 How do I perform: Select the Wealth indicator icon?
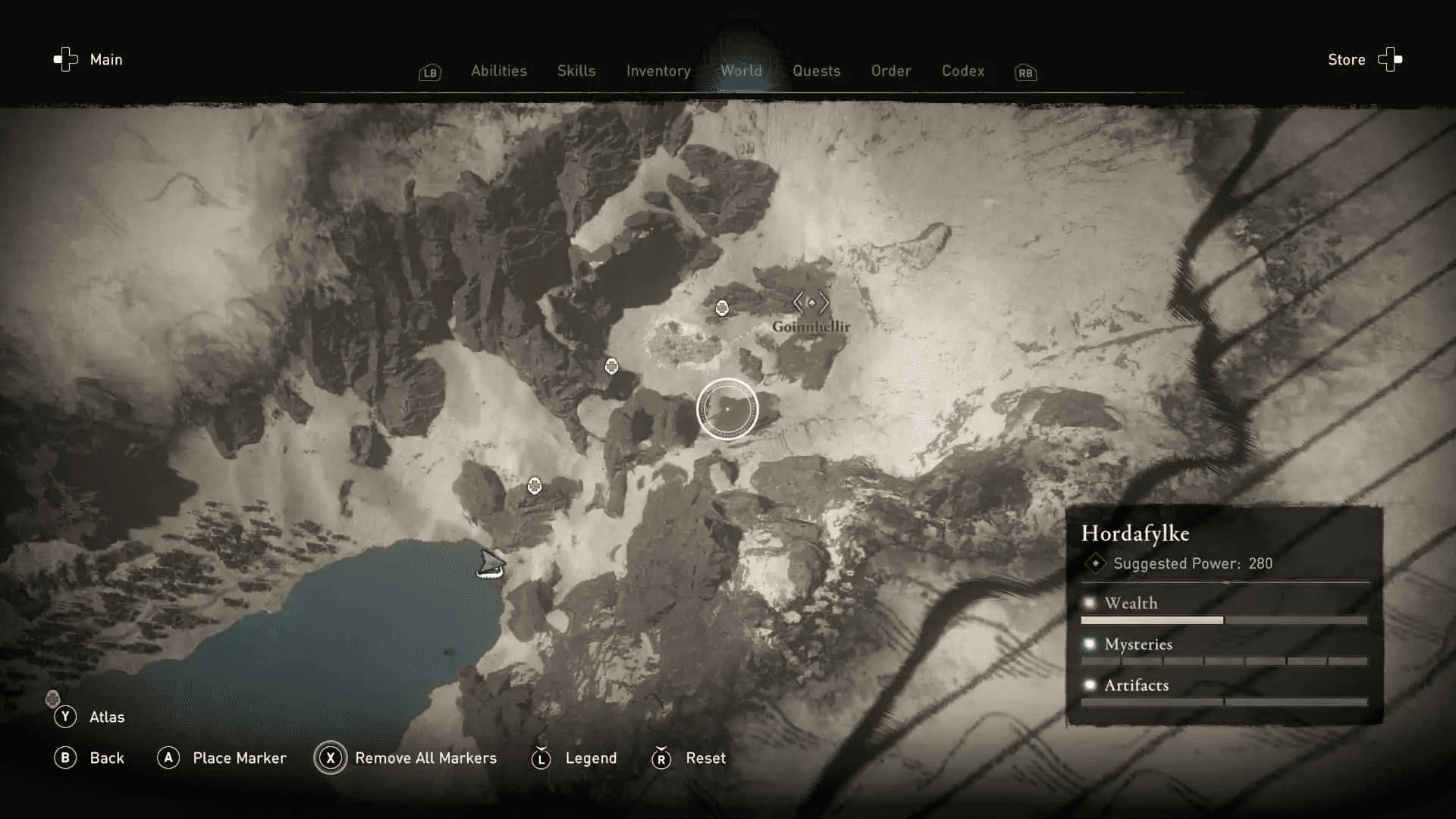click(1090, 602)
